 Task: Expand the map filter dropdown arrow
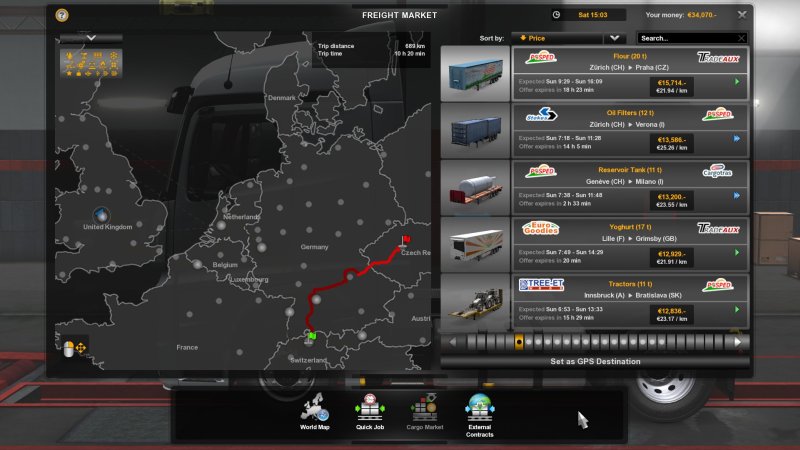pos(91,37)
